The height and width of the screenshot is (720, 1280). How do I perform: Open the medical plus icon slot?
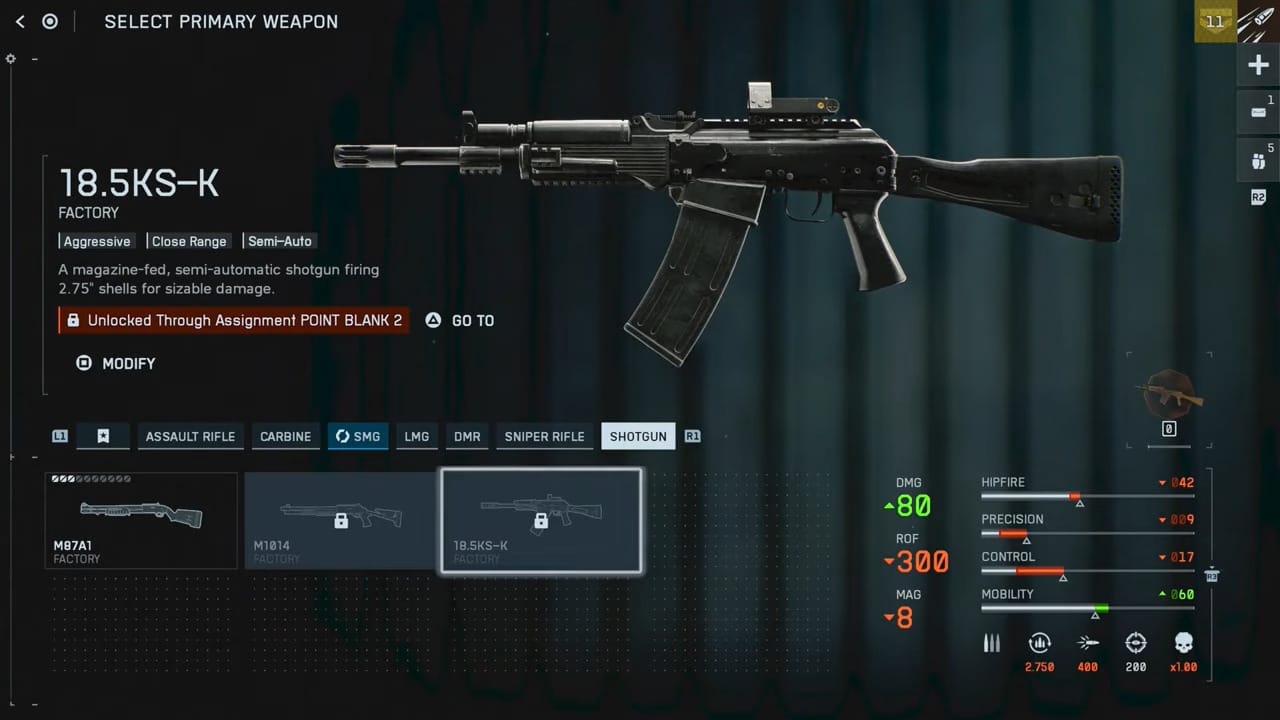[1258, 66]
